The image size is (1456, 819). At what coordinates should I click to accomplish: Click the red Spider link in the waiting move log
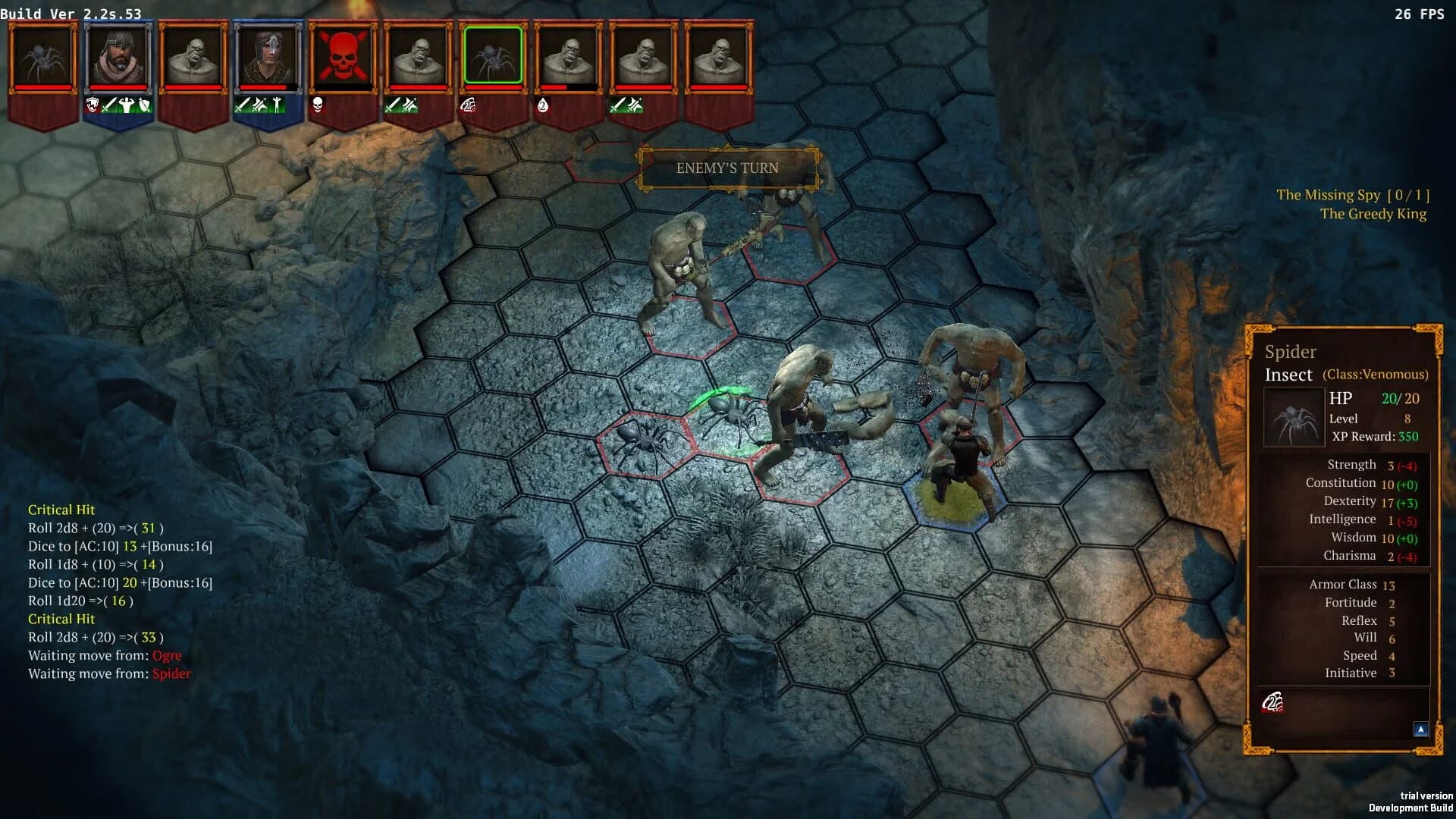171,673
